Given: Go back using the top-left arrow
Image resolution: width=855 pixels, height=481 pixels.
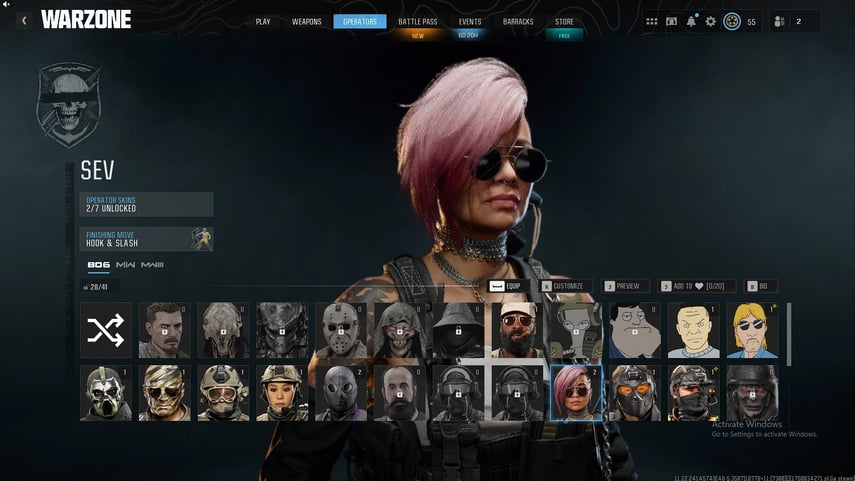Looking at the screenshot, I should tap(24, 20).
